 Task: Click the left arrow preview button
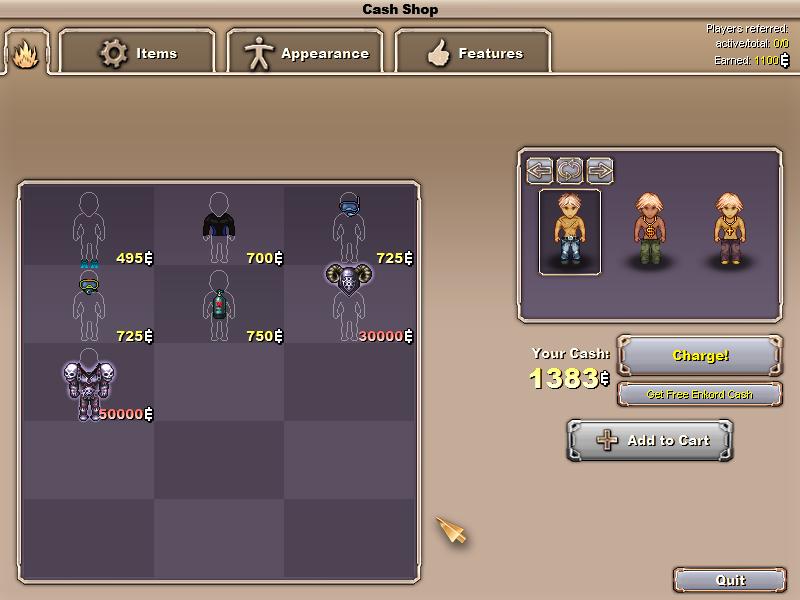point(540,169)
